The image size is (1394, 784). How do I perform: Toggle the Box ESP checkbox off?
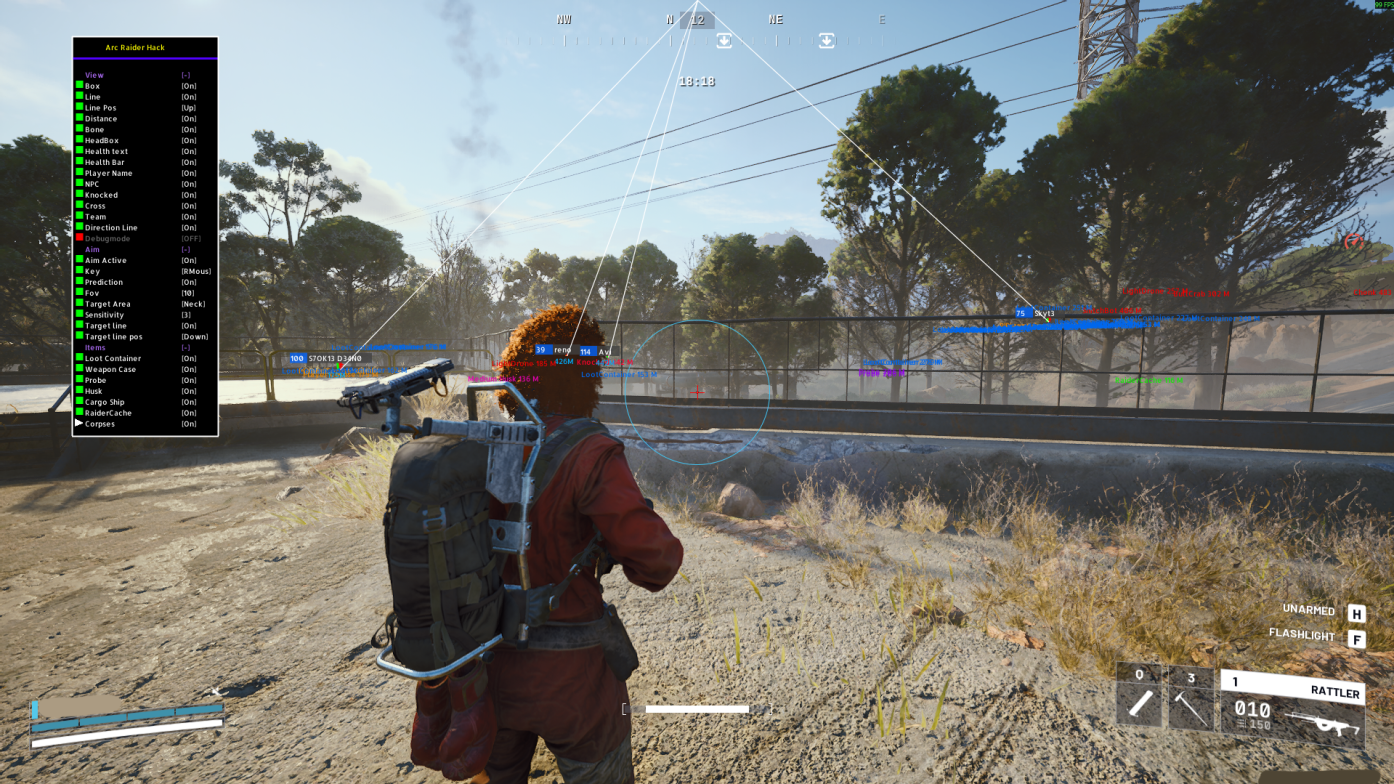point(79,86)
